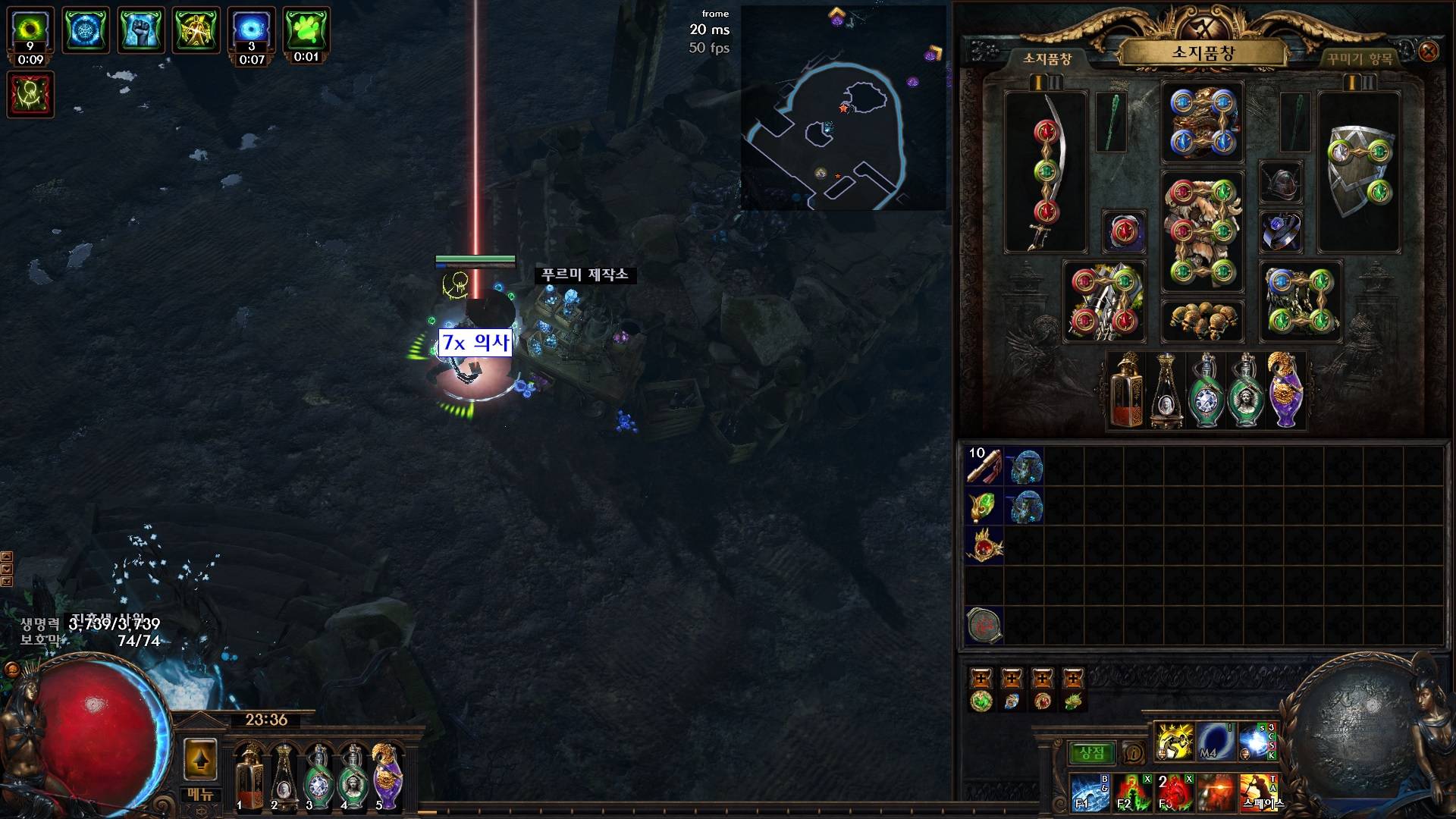Select the blue gem ring slot
This screenshot has width=1456, height=819.
click(x=1281, y=231)
